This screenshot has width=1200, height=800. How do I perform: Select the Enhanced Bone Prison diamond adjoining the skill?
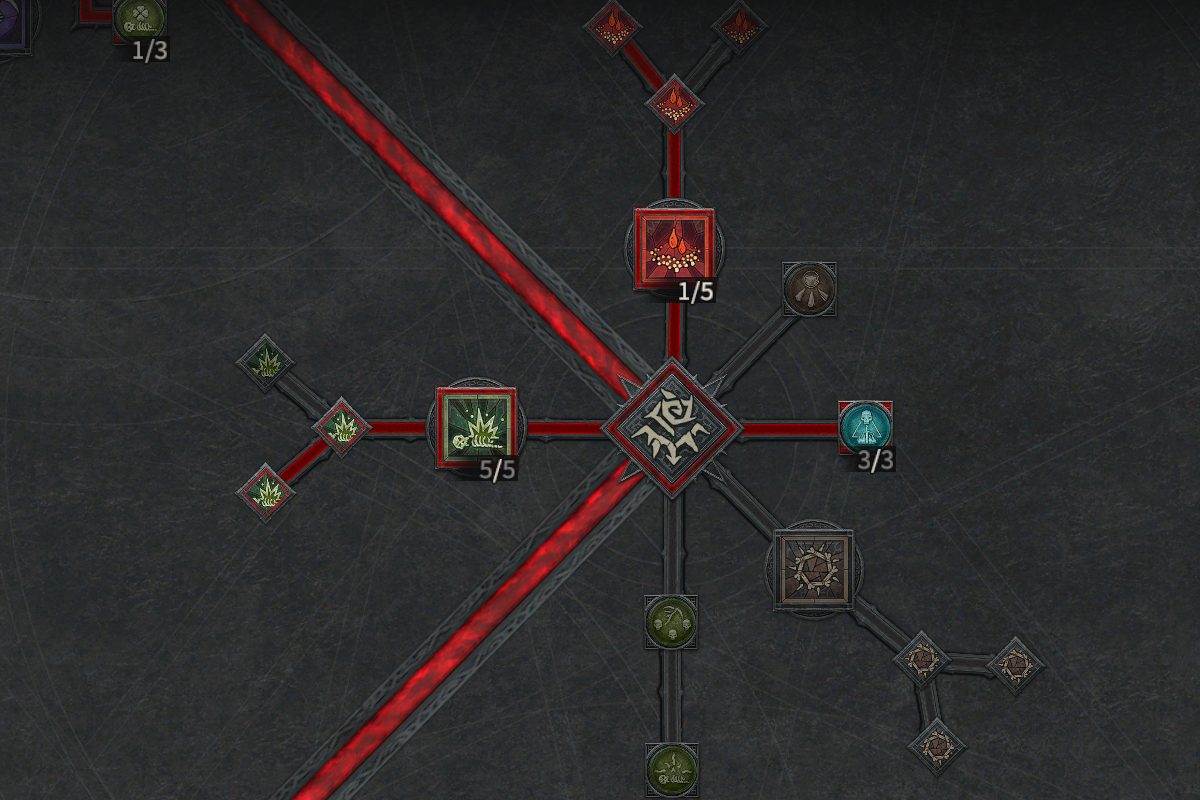click(920, 659)
